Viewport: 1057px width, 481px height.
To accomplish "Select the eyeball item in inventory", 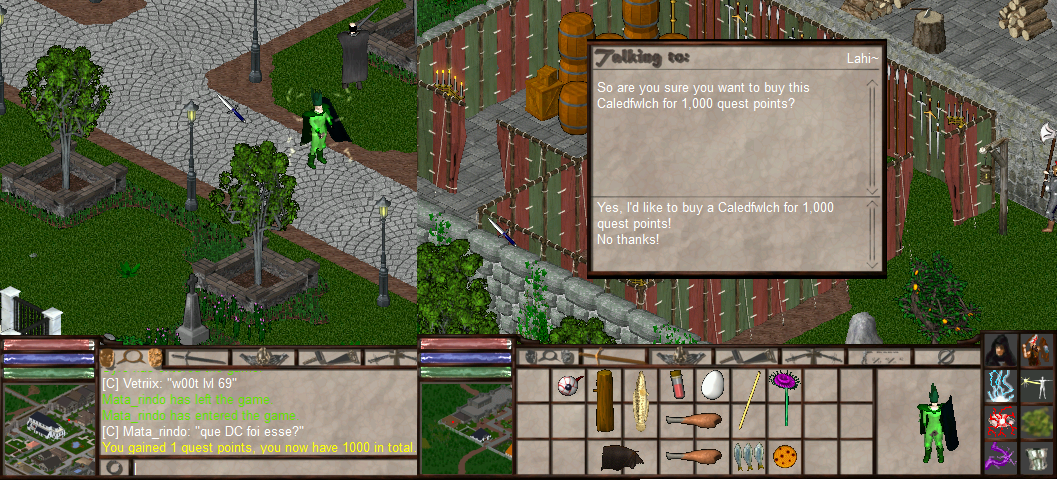I will point(568,386).
